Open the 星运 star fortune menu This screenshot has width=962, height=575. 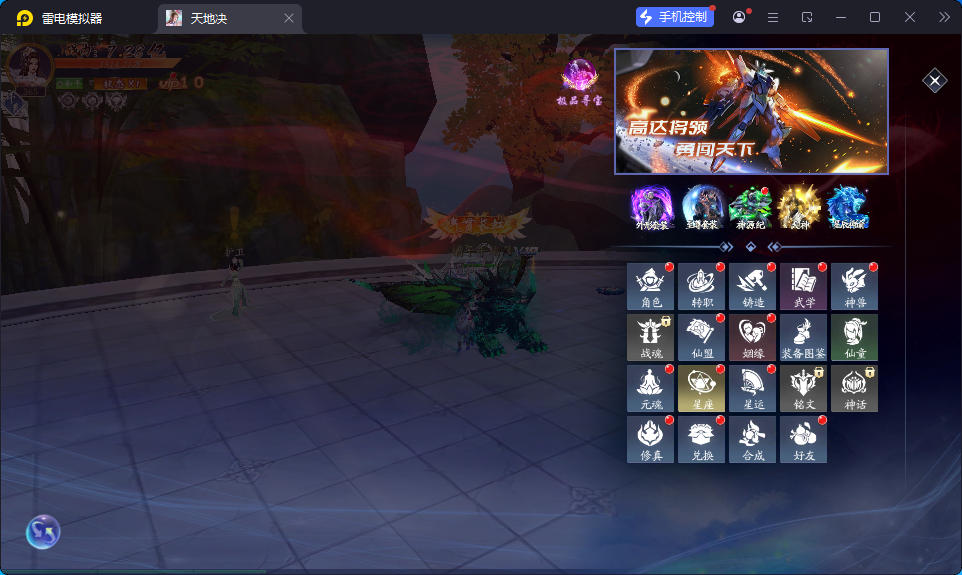pos(753,388)
